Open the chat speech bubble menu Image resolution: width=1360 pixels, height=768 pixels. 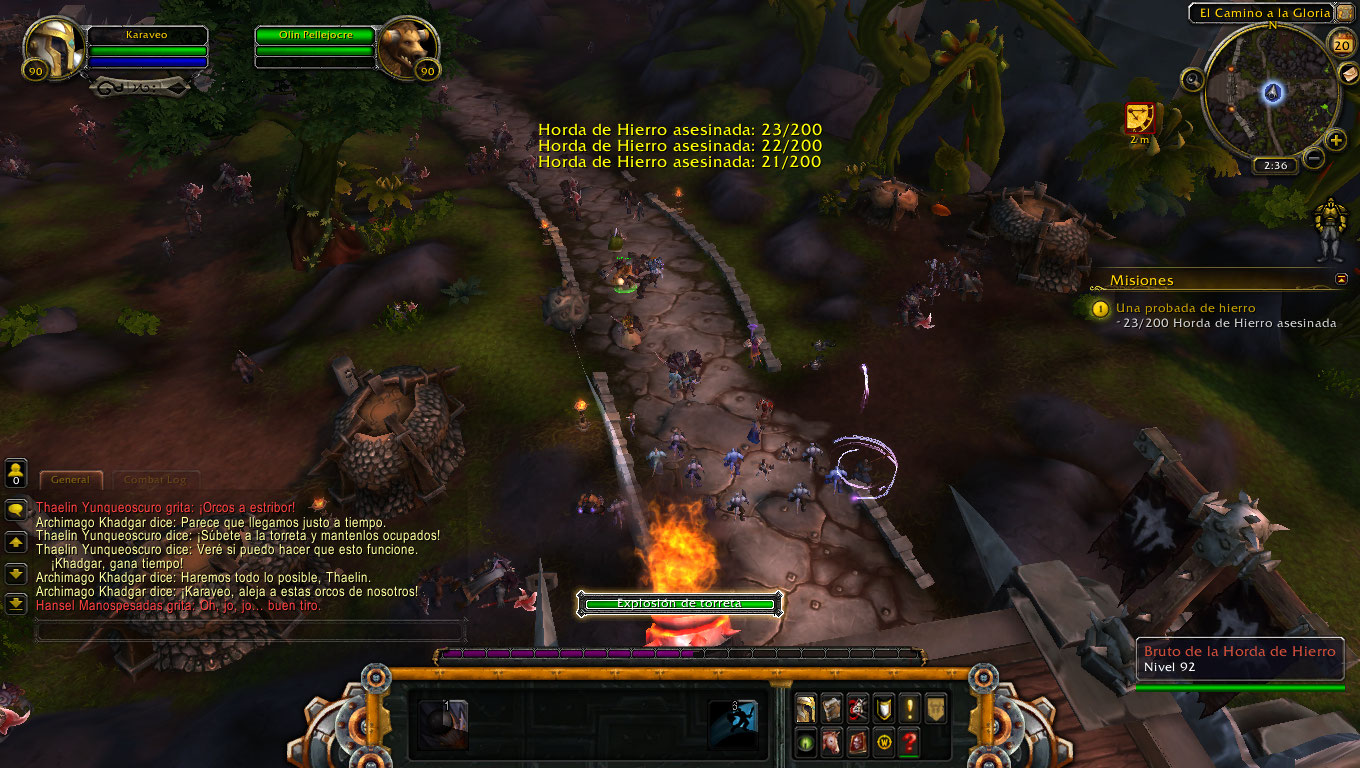pos(16,510)
